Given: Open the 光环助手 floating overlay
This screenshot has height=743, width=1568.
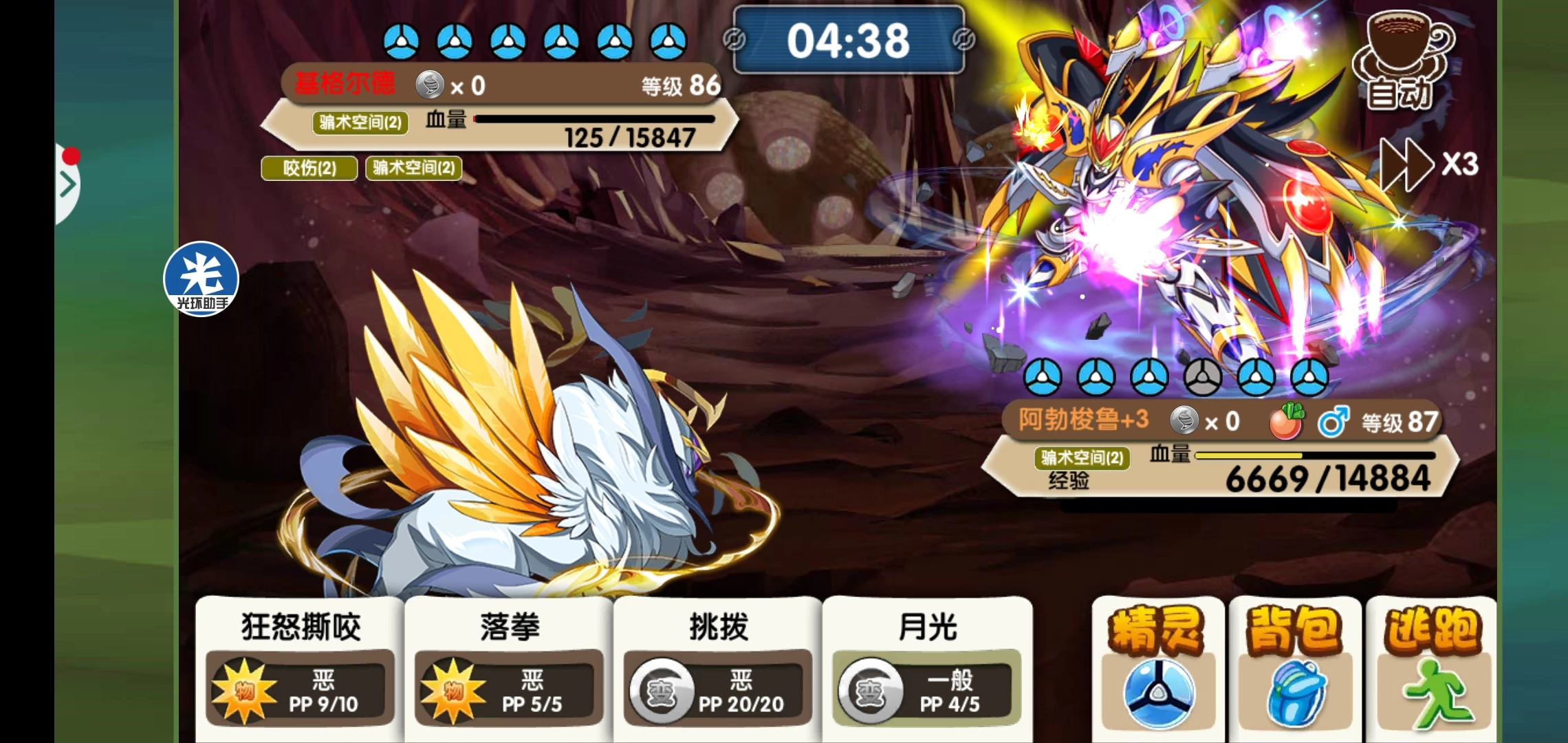Looking at the screenshot, I should pos(201,279).
